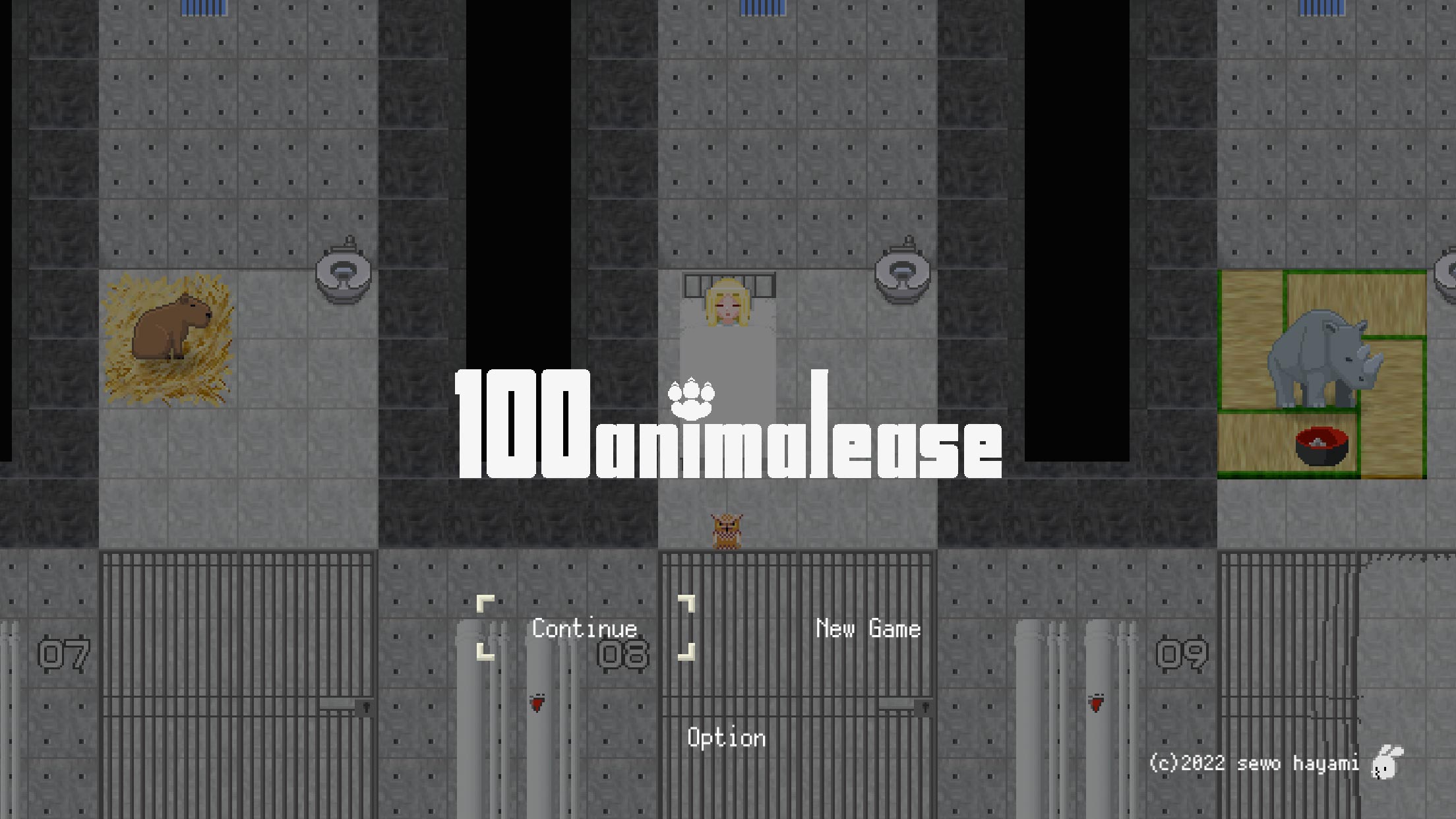The width and height of the screenshot is (1456, 819).
Task: Select the Continue menu option
Action: pyautogui.click(x=584, y=628)
